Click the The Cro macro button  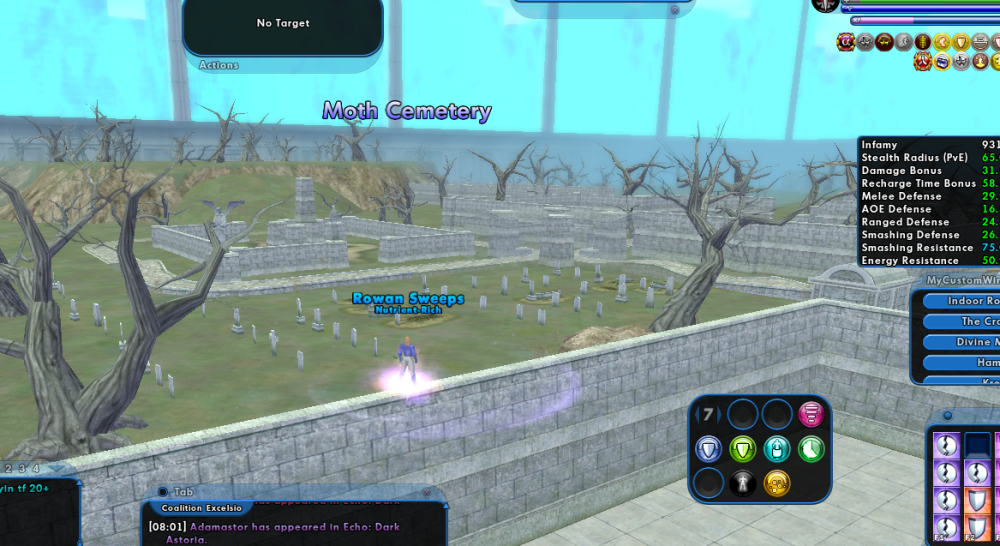tap(960, 321)
